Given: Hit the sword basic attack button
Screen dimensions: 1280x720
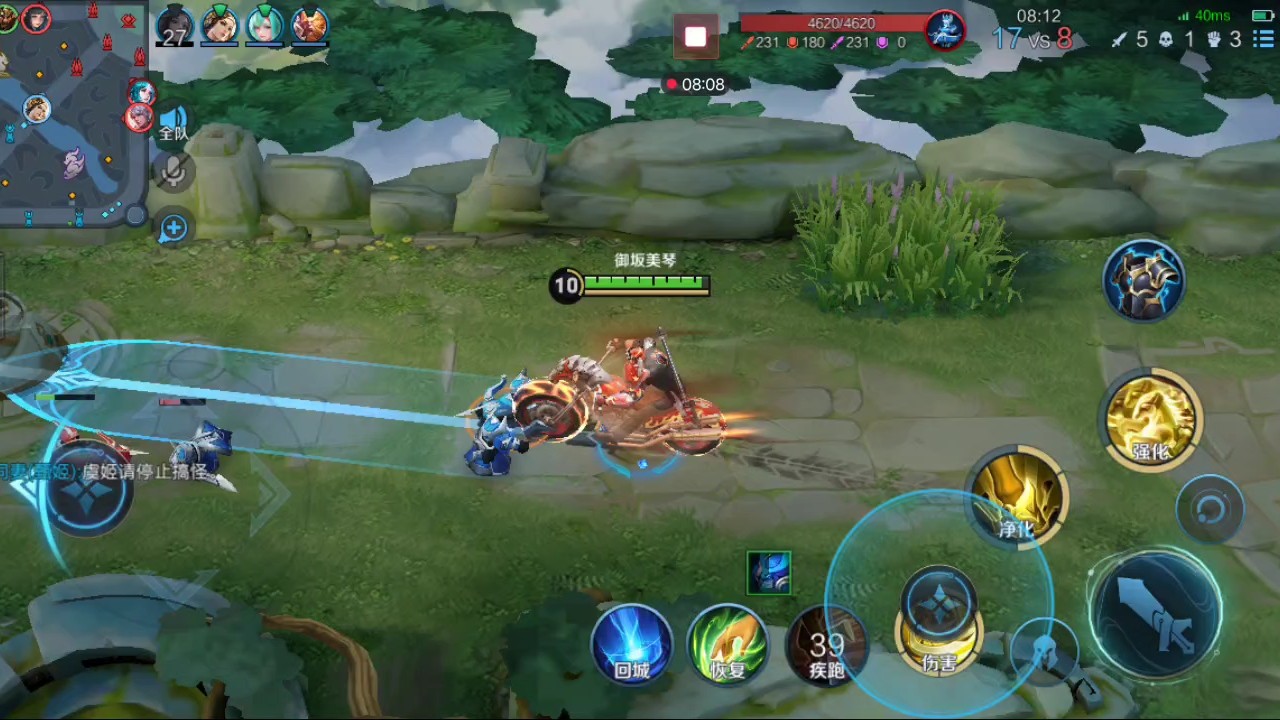Looking at the screenshot, I should (1156, 612).
